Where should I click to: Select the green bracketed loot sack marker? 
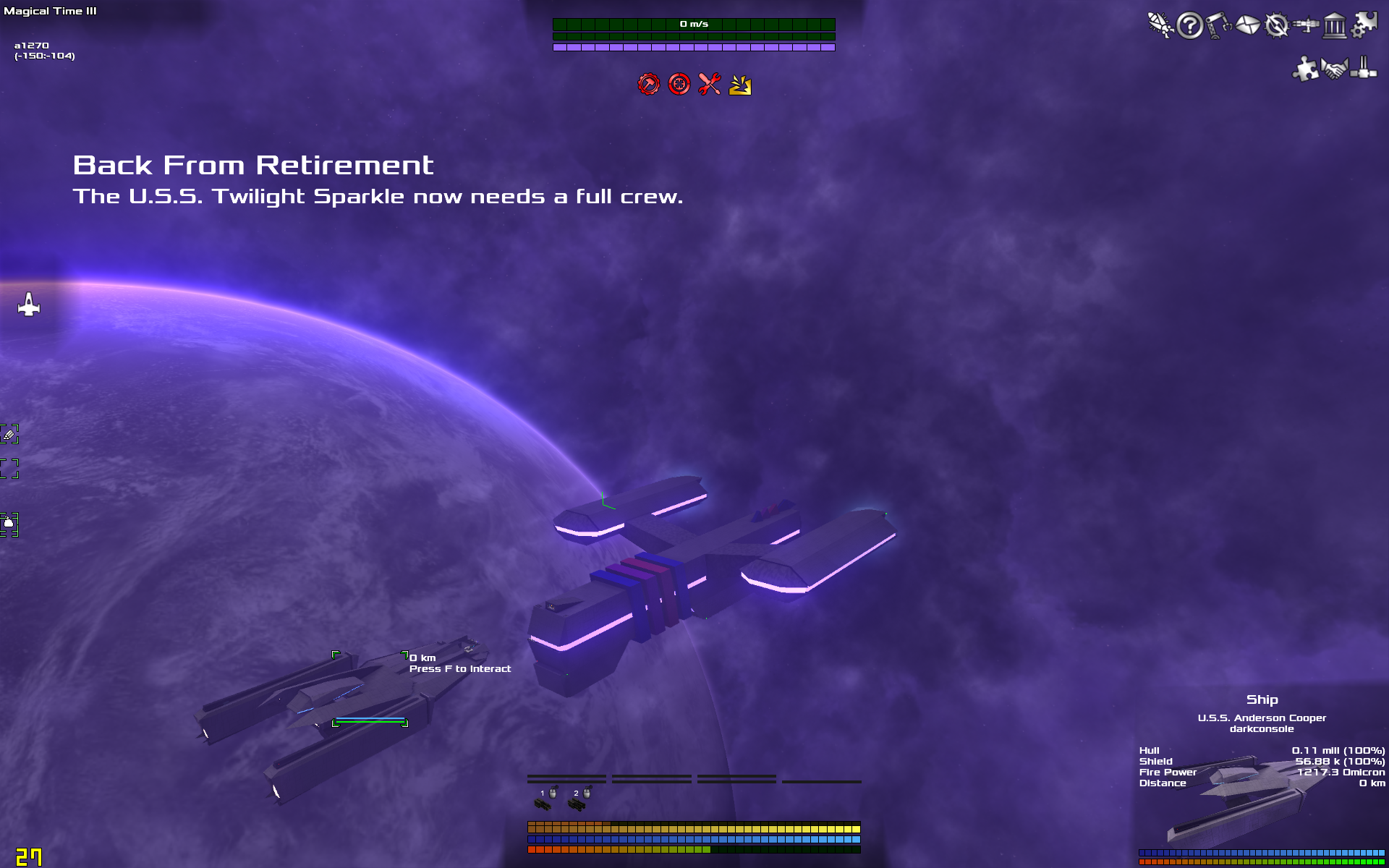point(9,524)
